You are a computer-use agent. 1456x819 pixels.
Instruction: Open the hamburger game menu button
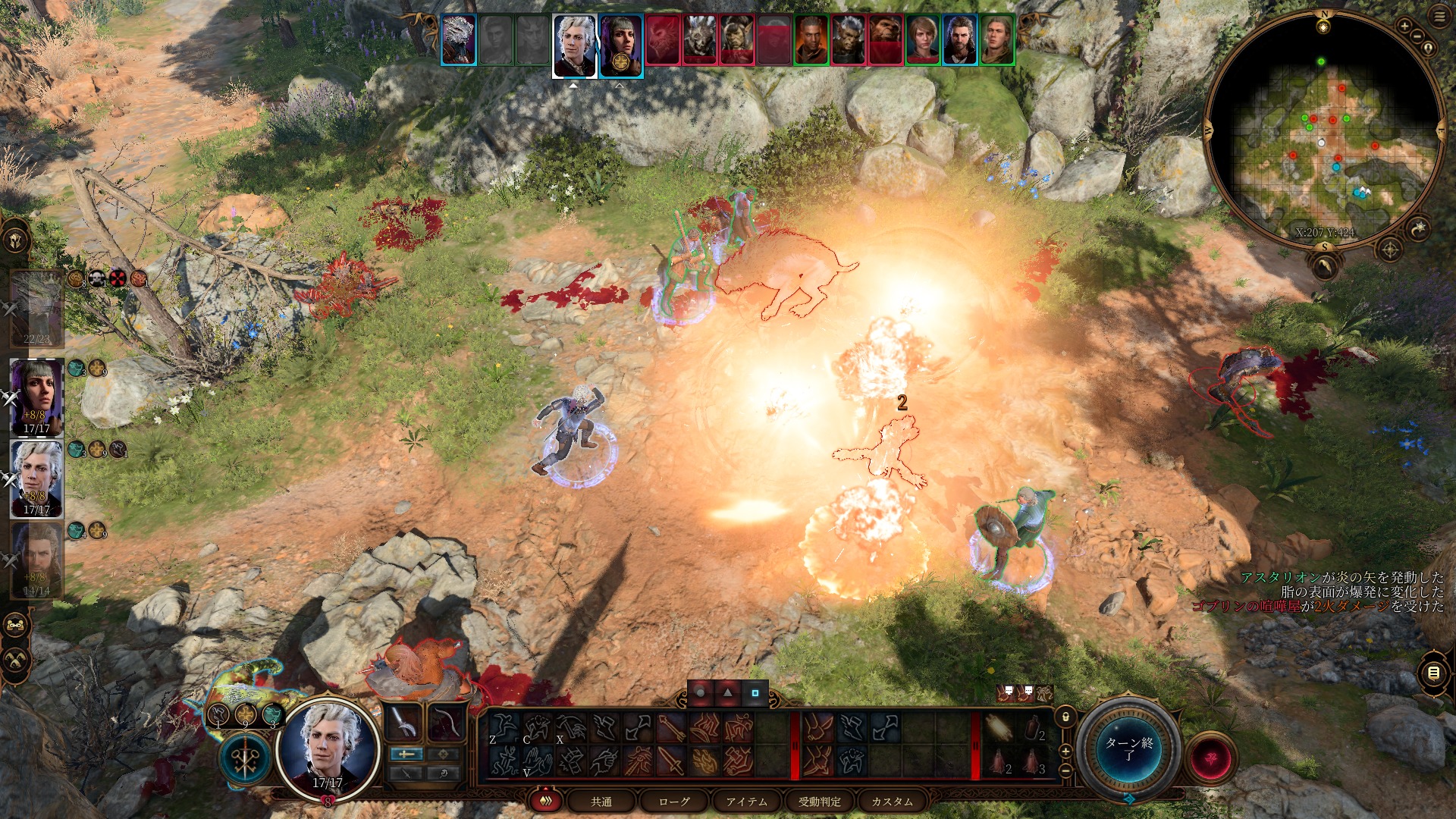click(1439, 17)
